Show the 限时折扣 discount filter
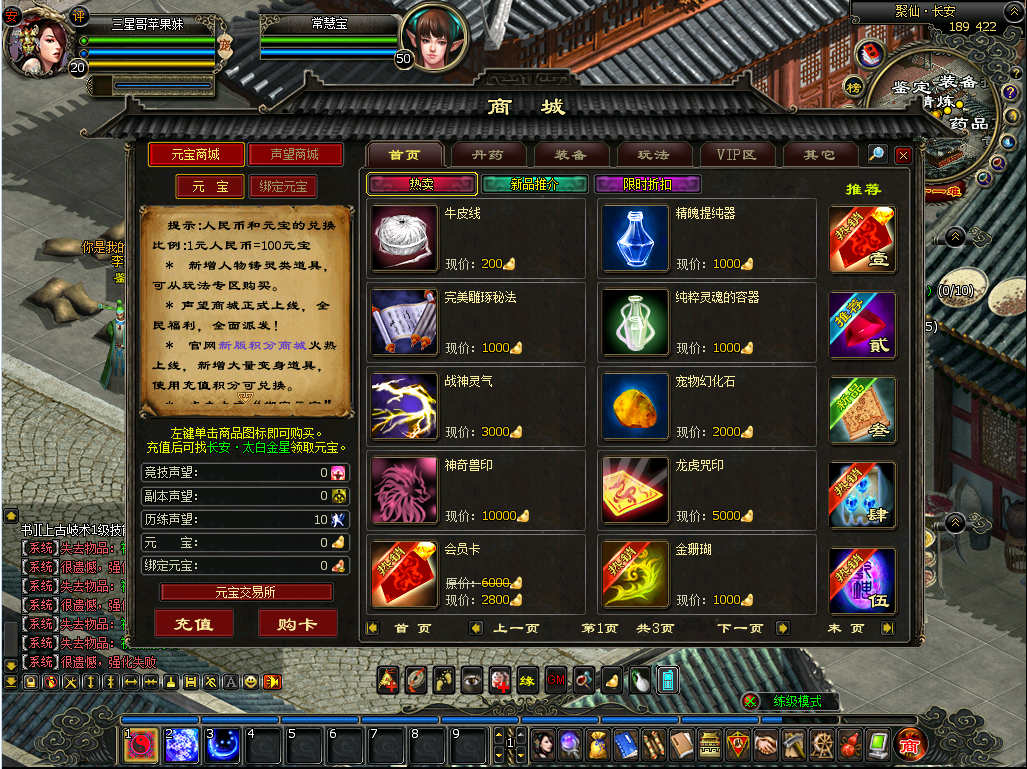The image size is (1027, 769). pos(647,184)
